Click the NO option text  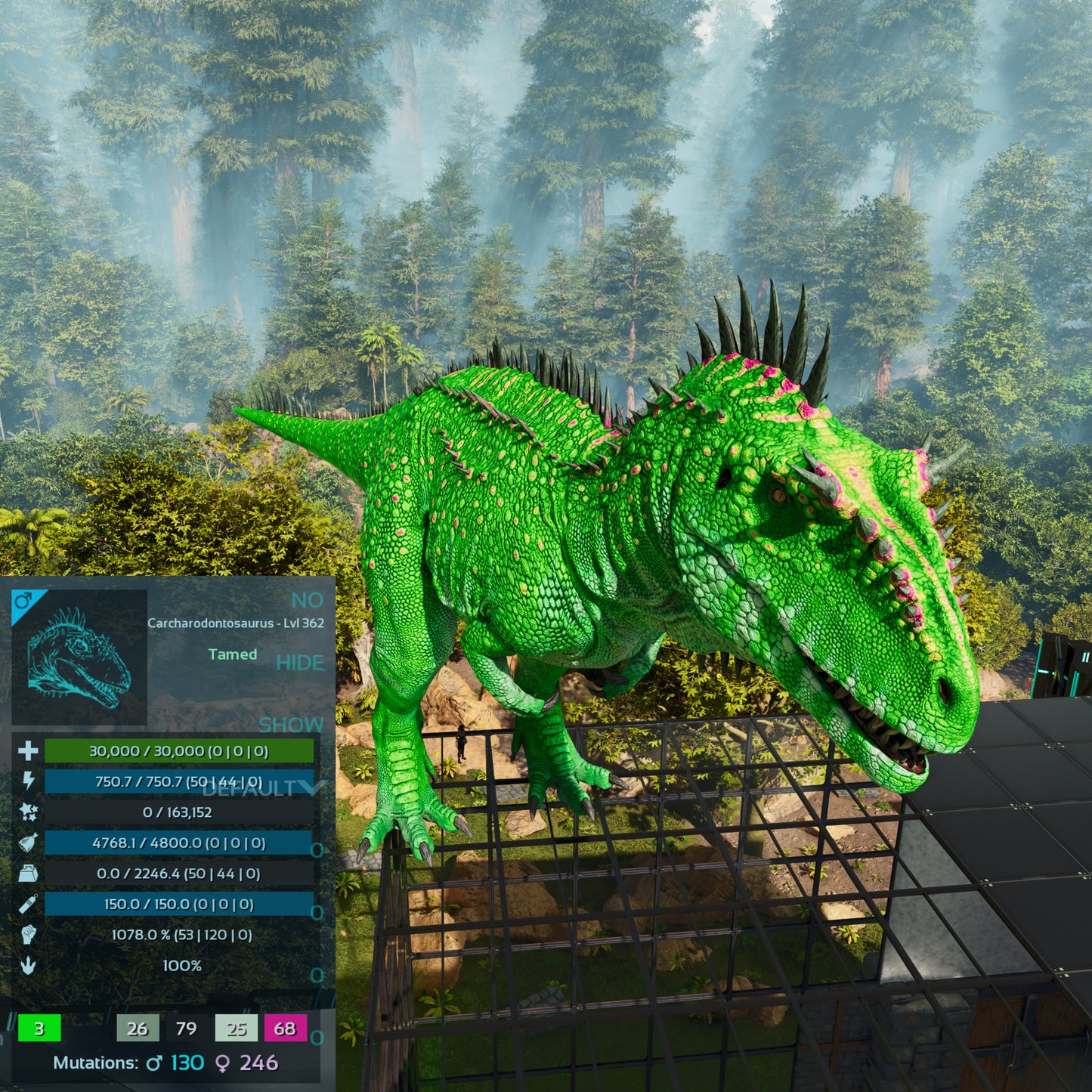307,601
